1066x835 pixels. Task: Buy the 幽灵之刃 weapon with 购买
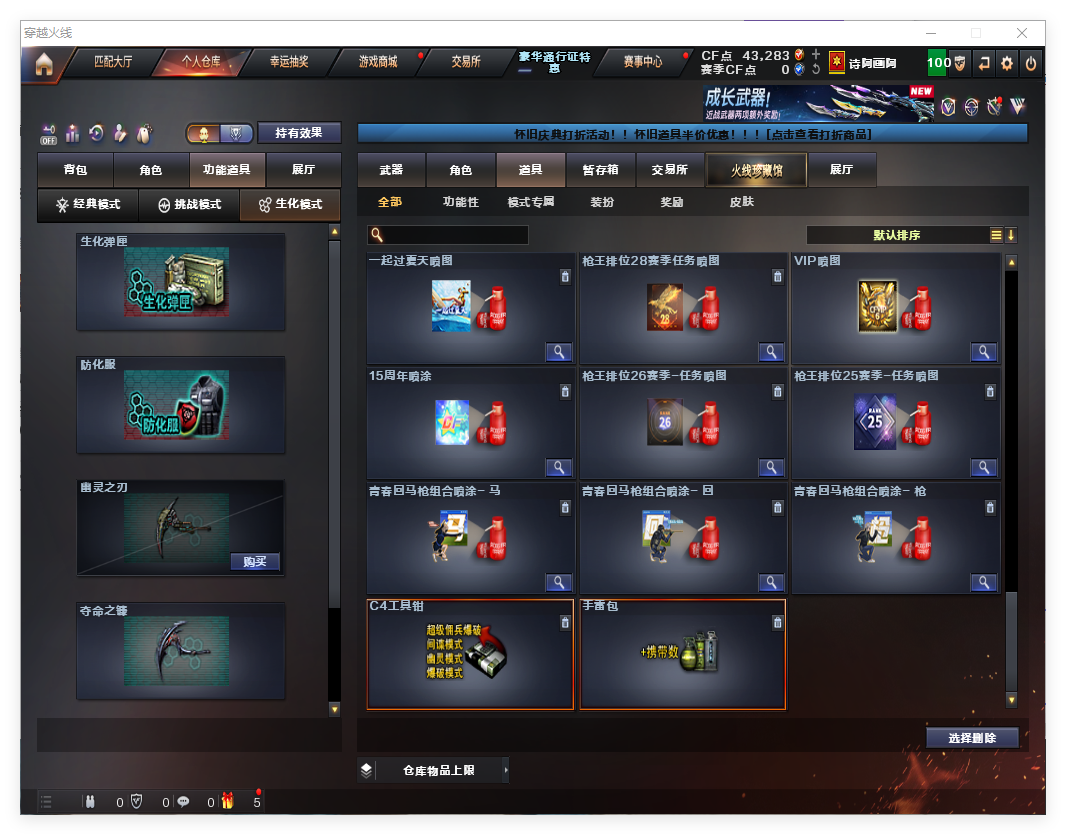click(x=255, y=561)
